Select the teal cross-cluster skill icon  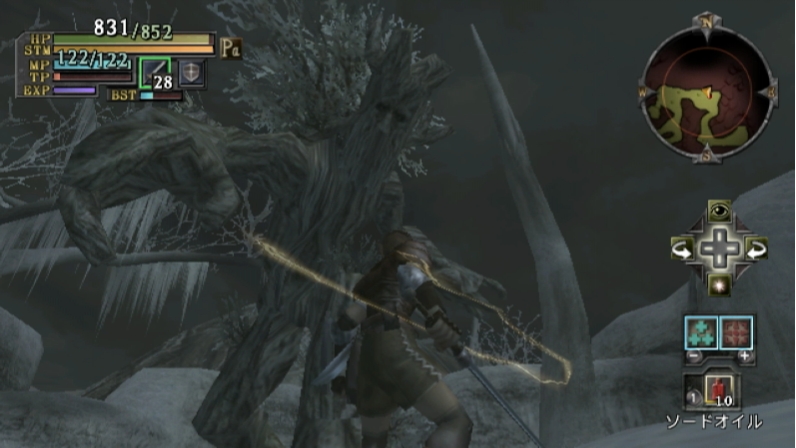tap(700, 332)
